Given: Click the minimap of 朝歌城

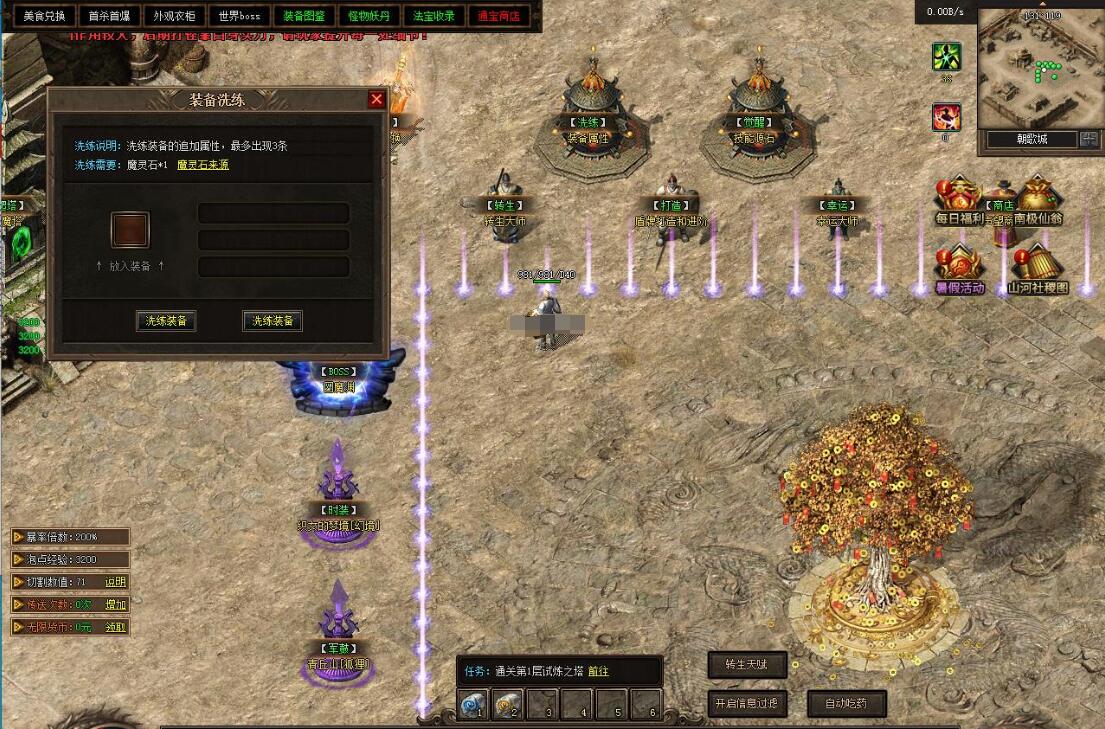Looking at the screenshot, I should click(x=1039, y=68).
